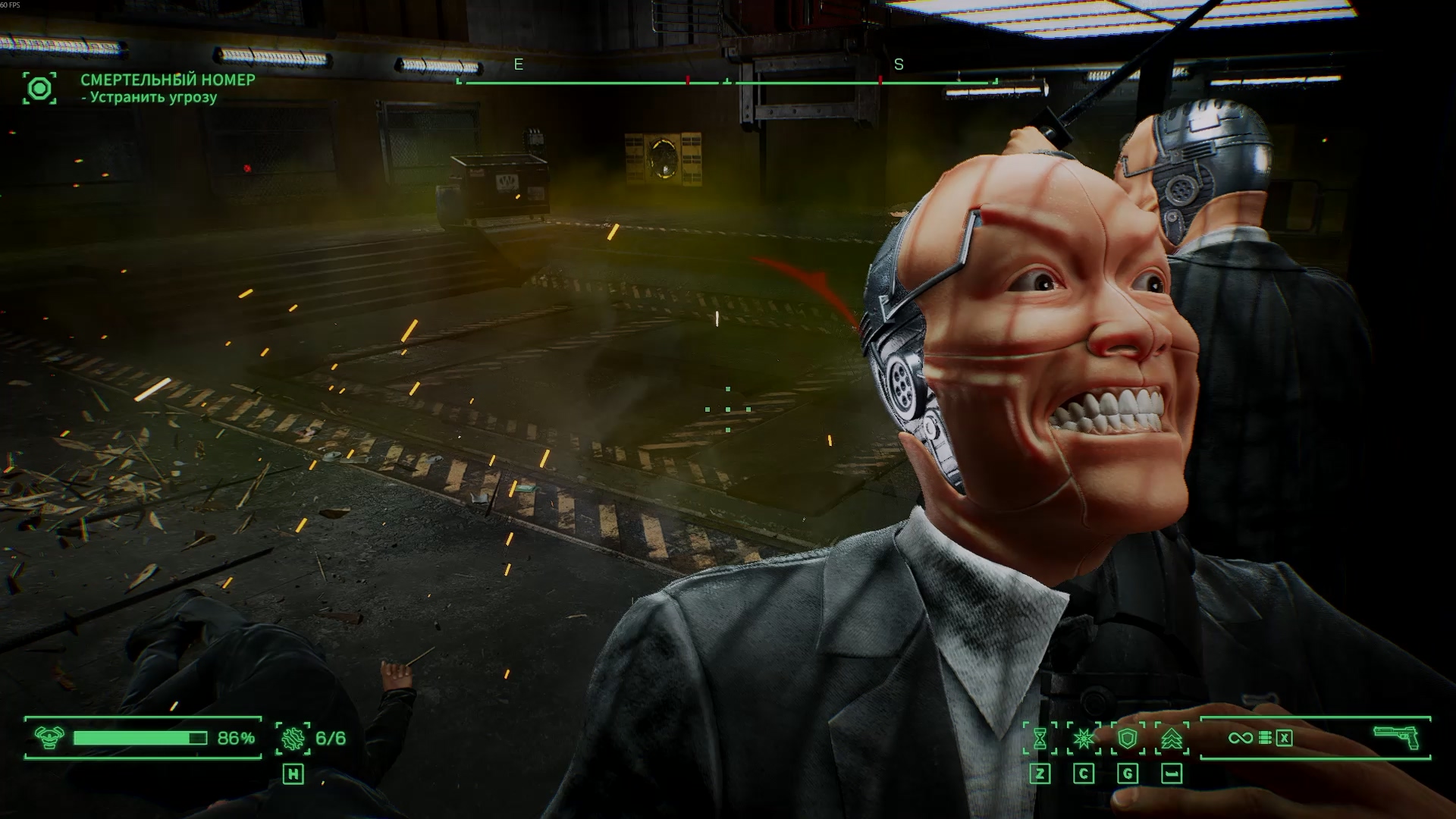Trigger the starburst shockwave ability

(1084, 738)
